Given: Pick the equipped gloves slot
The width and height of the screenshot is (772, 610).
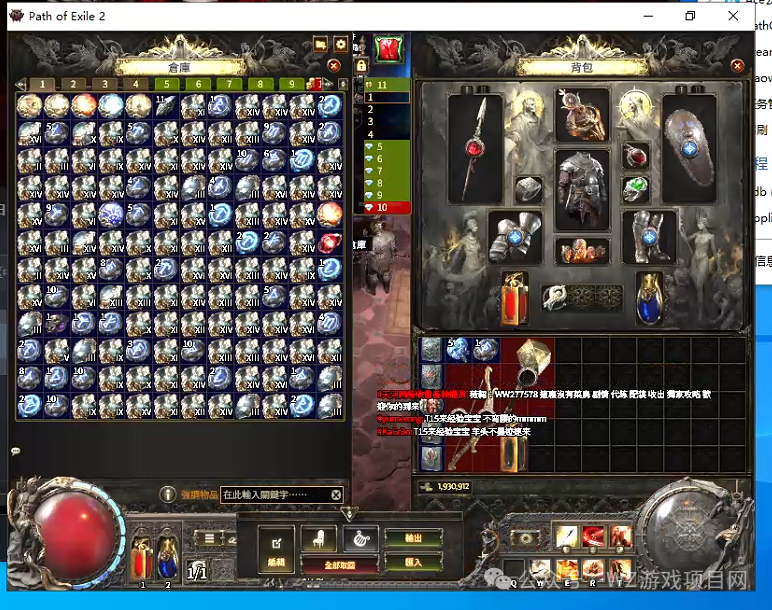Looking at the screenshot, I should (515, 236).
